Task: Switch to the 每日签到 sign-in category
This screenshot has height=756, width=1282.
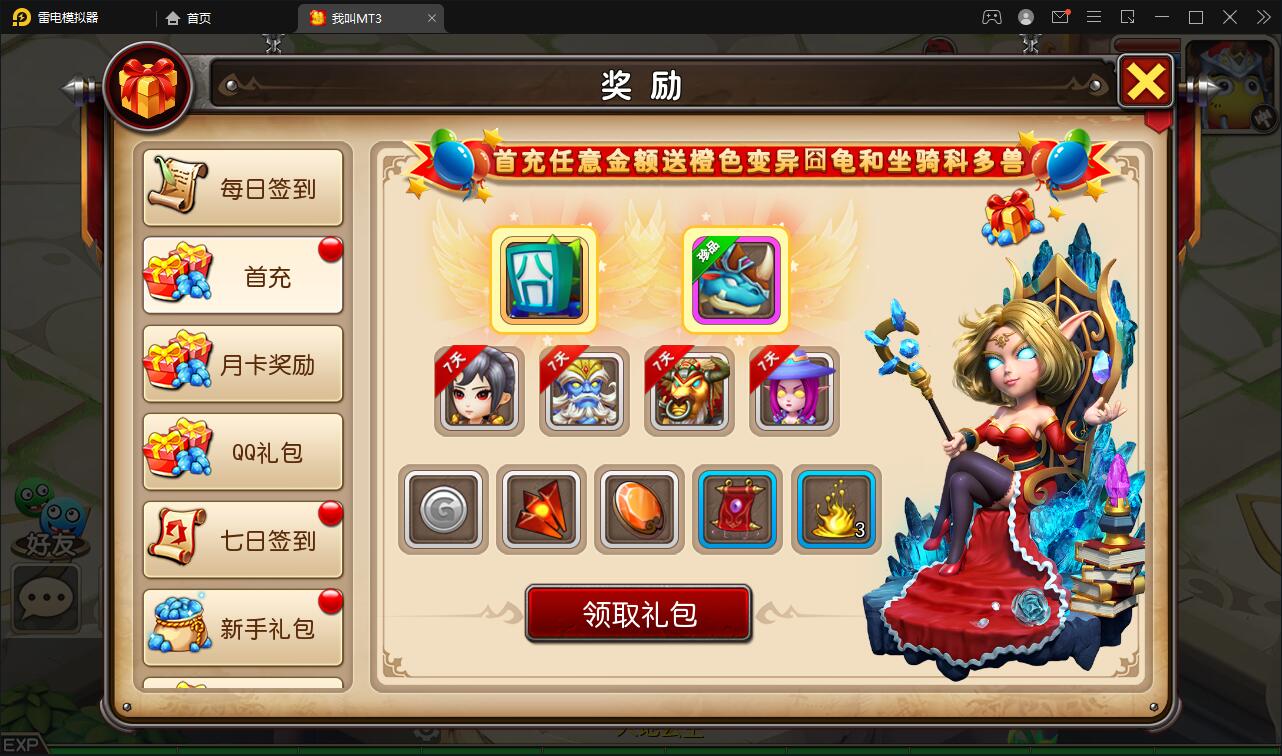Action: pos(243,187)
